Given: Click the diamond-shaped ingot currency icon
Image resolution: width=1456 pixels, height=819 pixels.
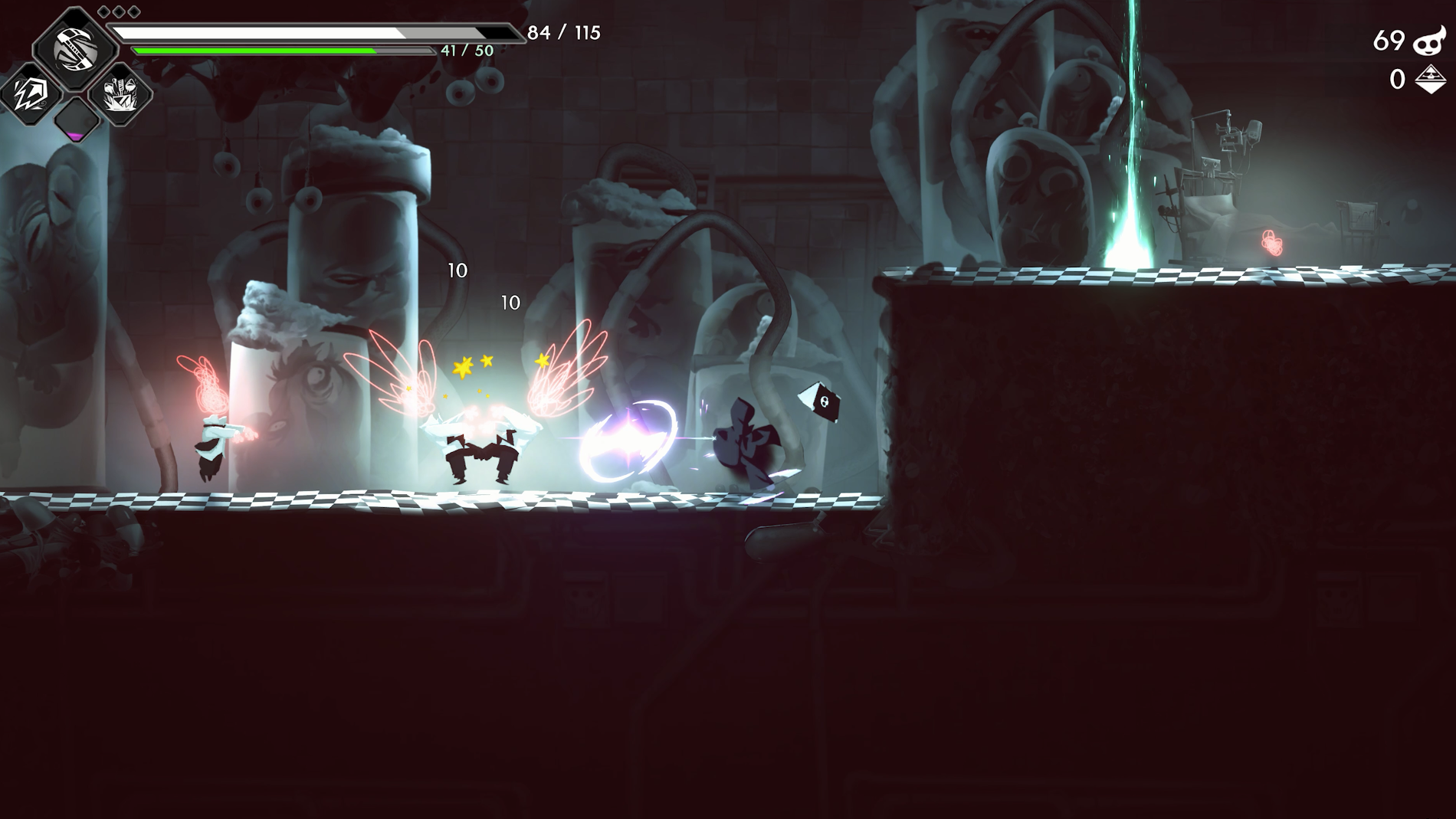Looking at the screenshot, I should coord(1430,79).
